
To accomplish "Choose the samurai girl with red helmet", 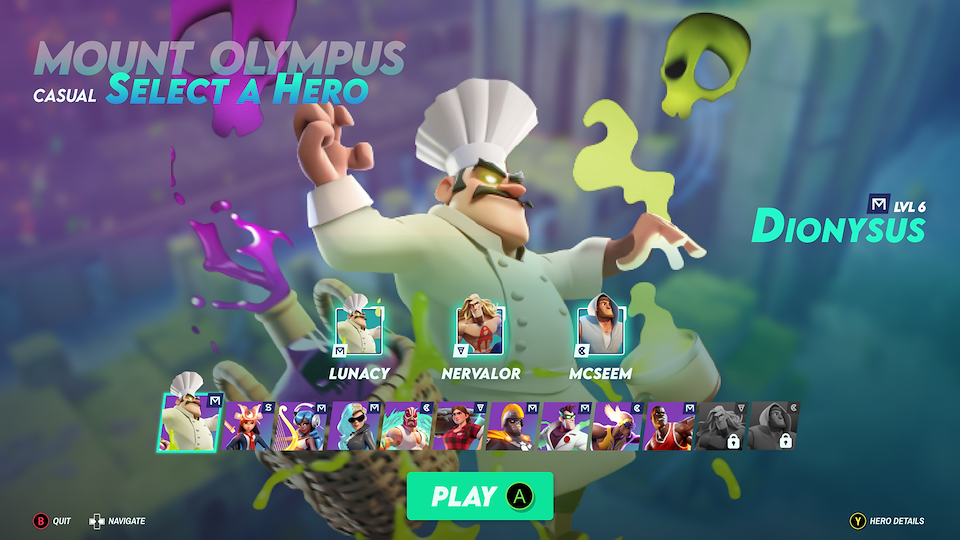I will coord(249,427).
